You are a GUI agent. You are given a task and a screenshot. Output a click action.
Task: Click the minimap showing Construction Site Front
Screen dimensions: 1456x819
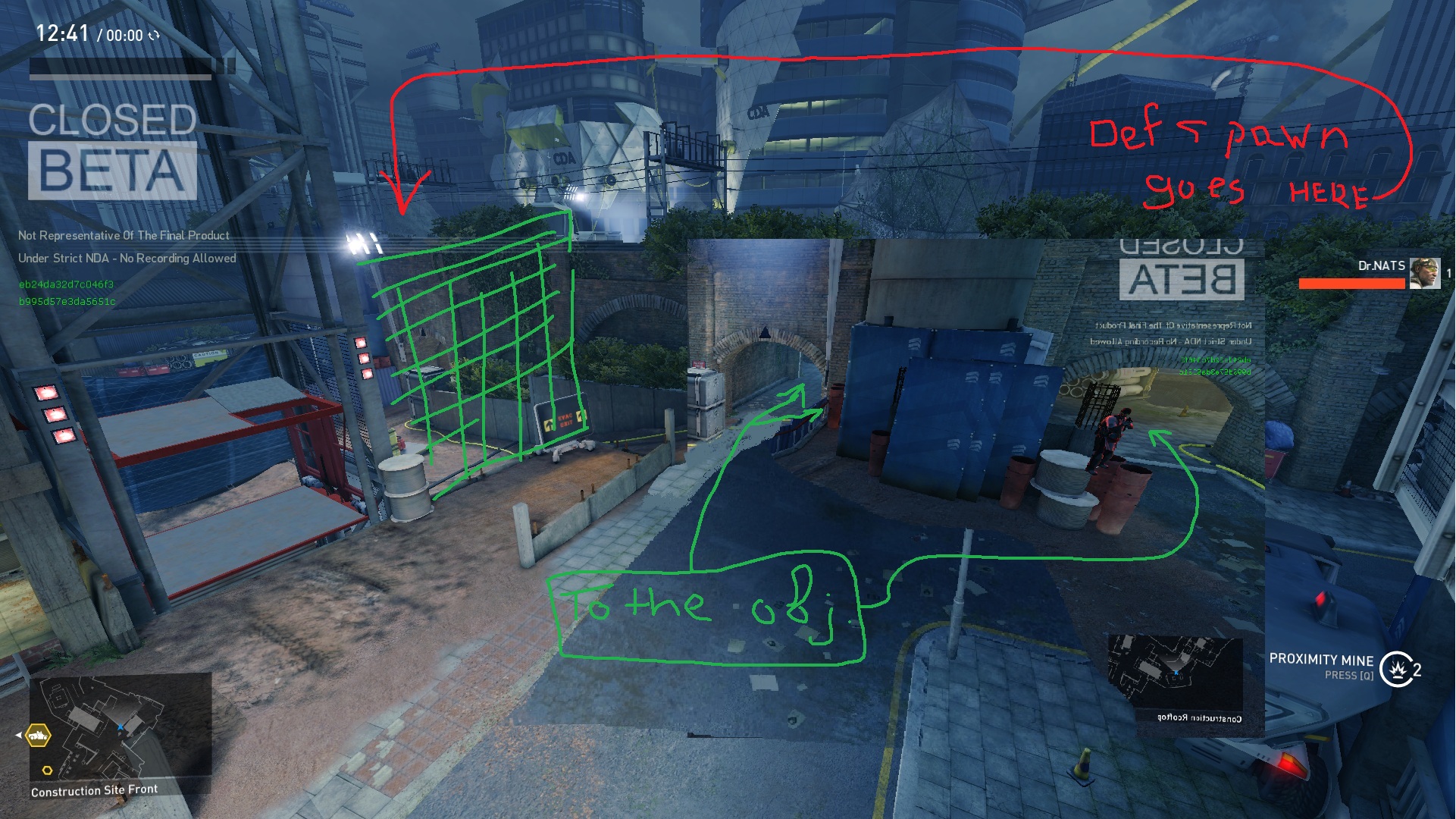point(121,728)
